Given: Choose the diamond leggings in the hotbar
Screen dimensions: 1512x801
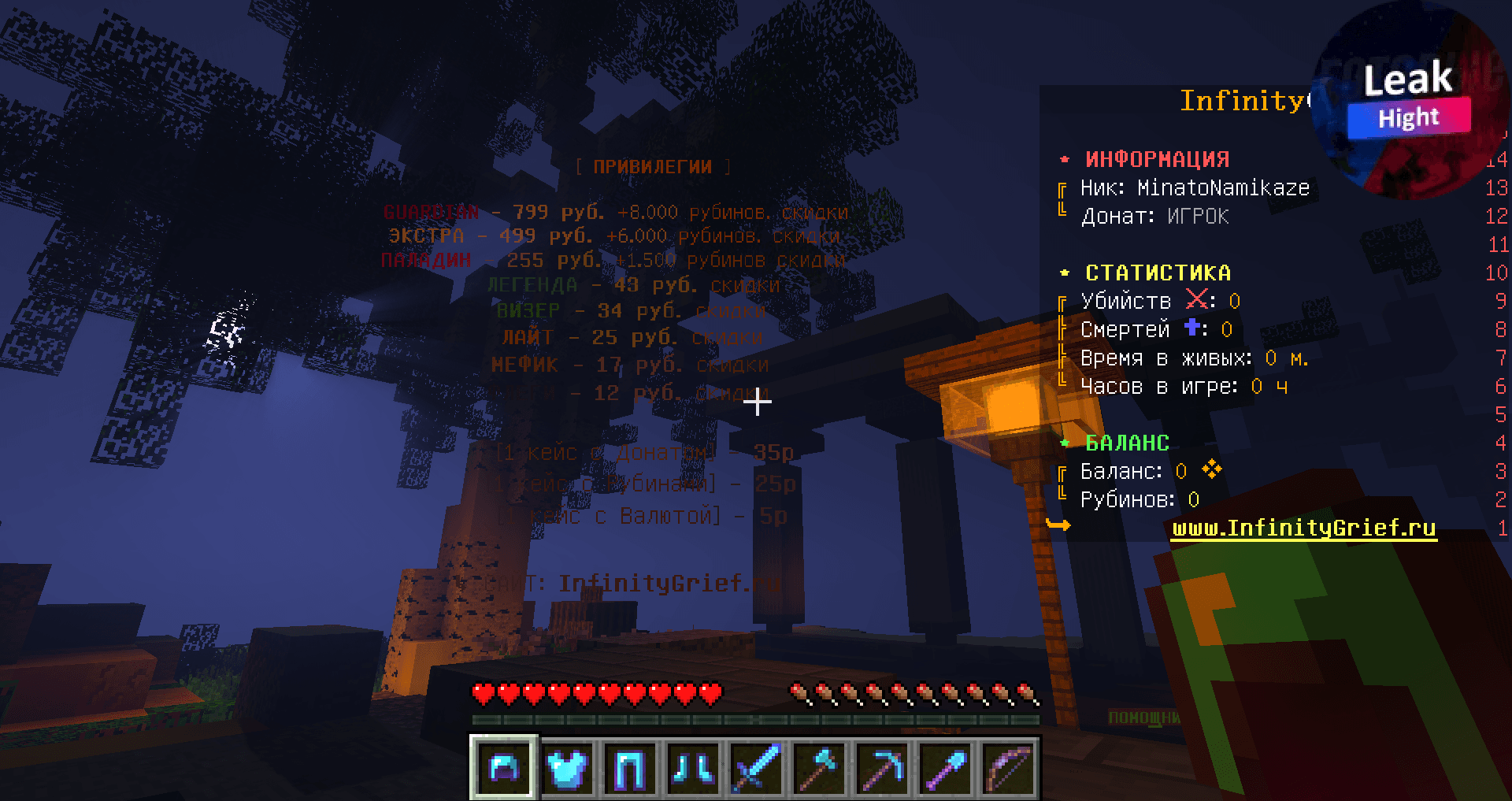Looking at the screenshot, I should [630, 767].
